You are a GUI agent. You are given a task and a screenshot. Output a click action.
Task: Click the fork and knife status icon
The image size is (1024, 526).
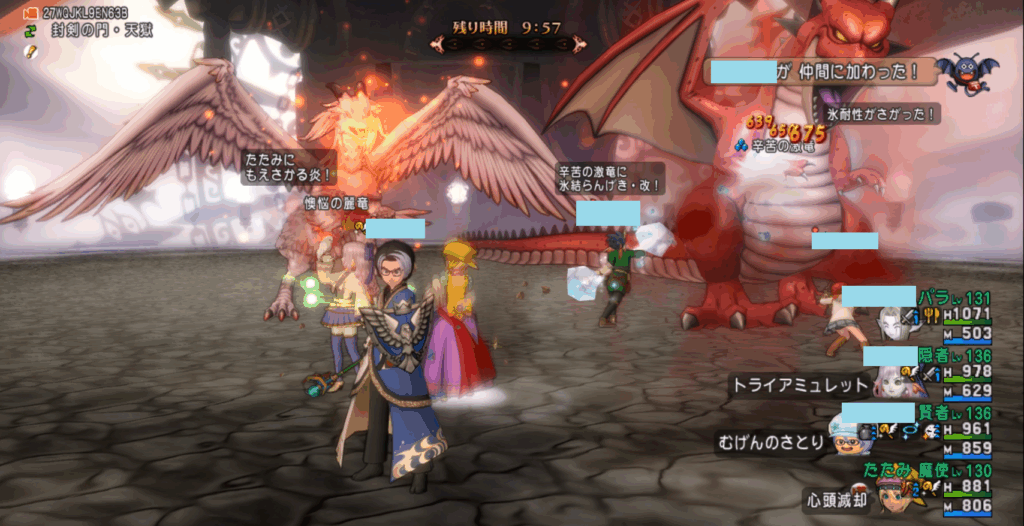click(929, 317)
